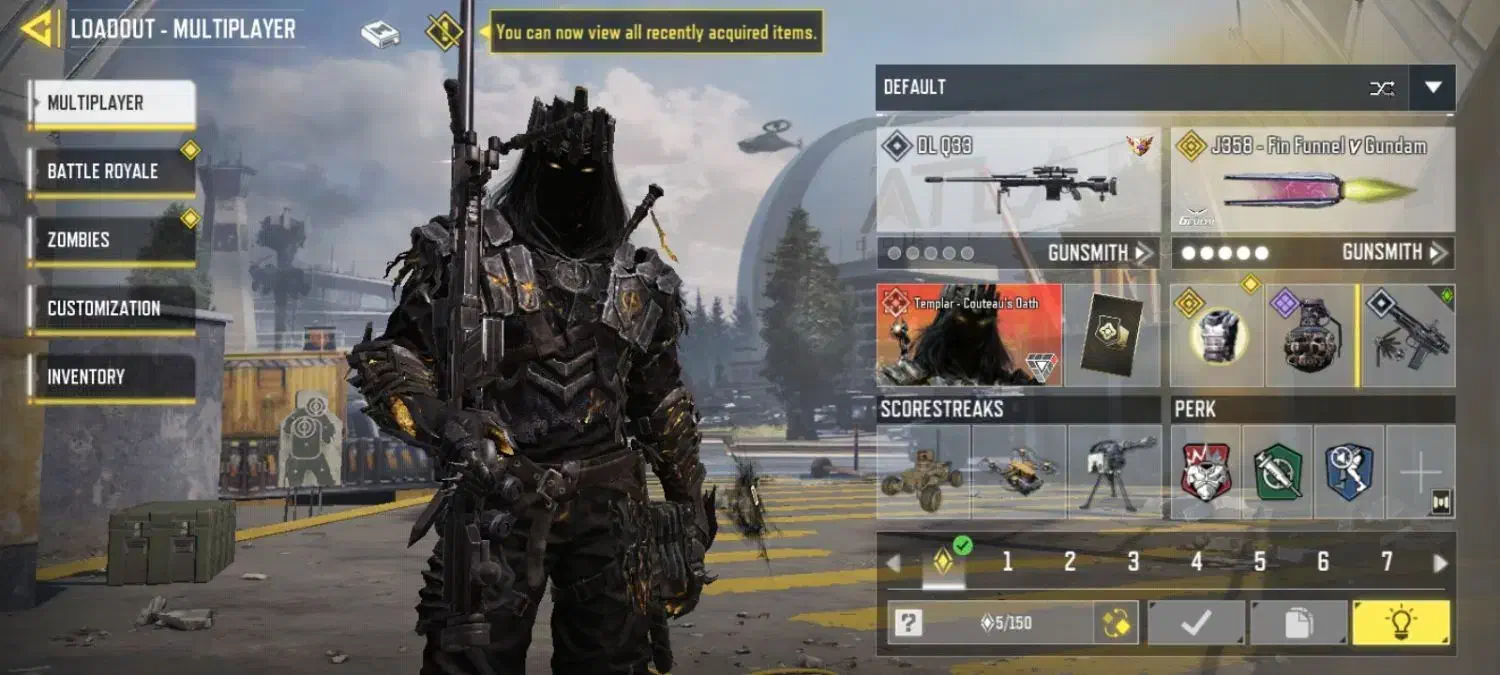Image resolution: width=1500 pixels, height=675 pixels.
Task: Open the Zombies loadout tab
Action: [111, 240]
